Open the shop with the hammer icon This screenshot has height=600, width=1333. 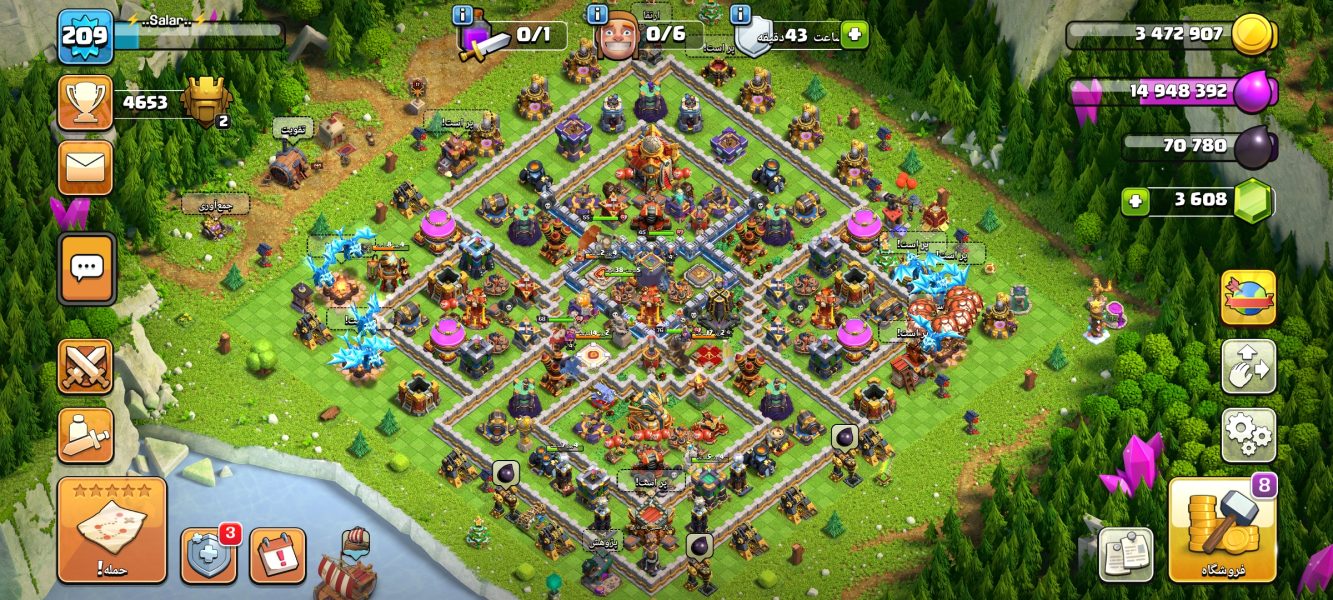[1222, 529]
